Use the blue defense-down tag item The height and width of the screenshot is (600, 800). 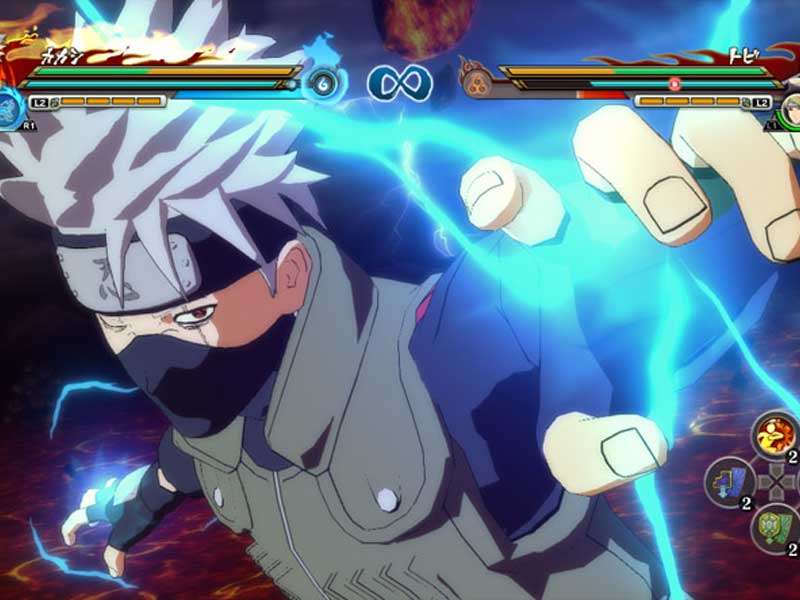[727, 482]
